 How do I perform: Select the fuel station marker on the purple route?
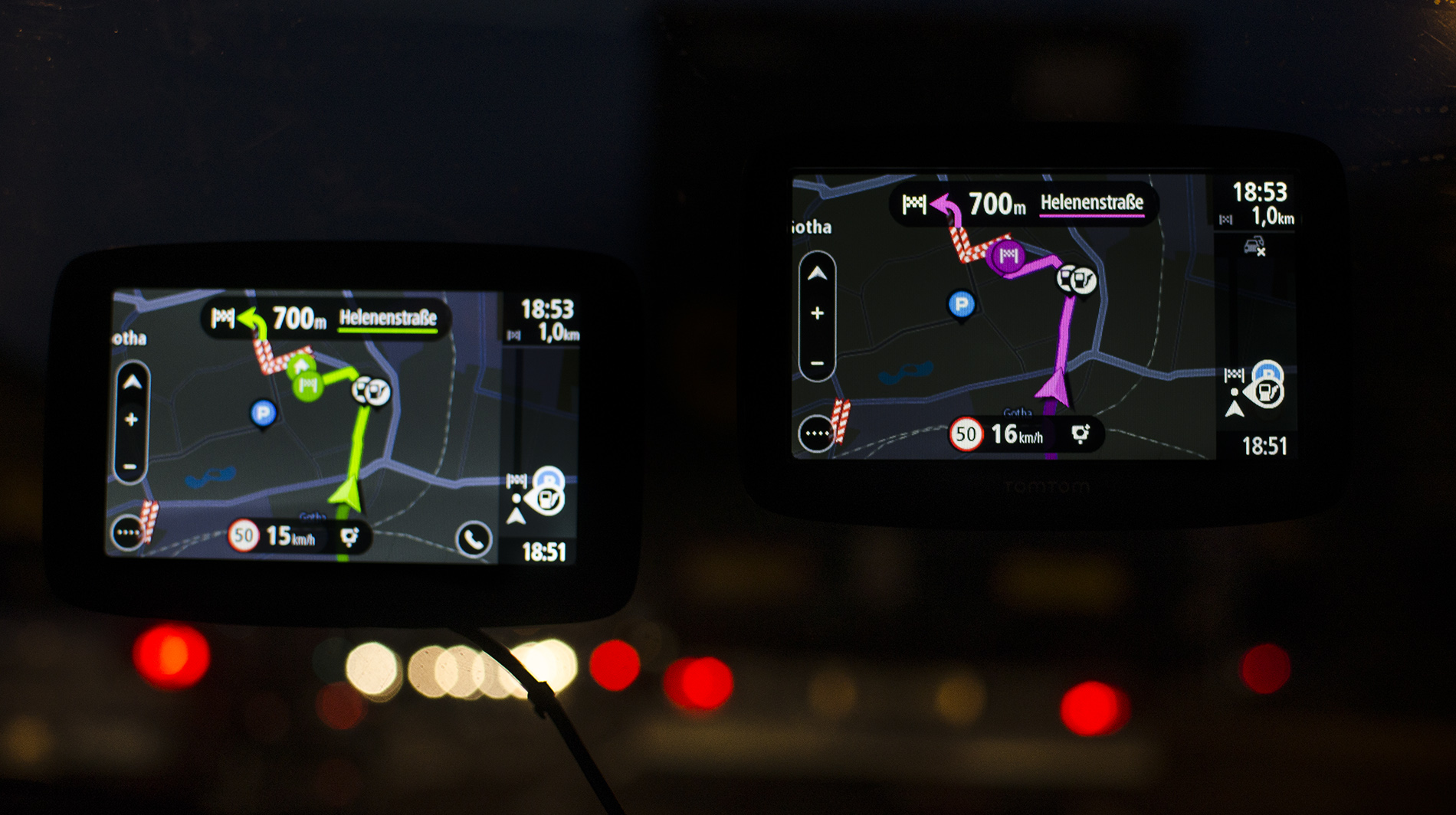pyautogui.click(x=1077, y=279)
